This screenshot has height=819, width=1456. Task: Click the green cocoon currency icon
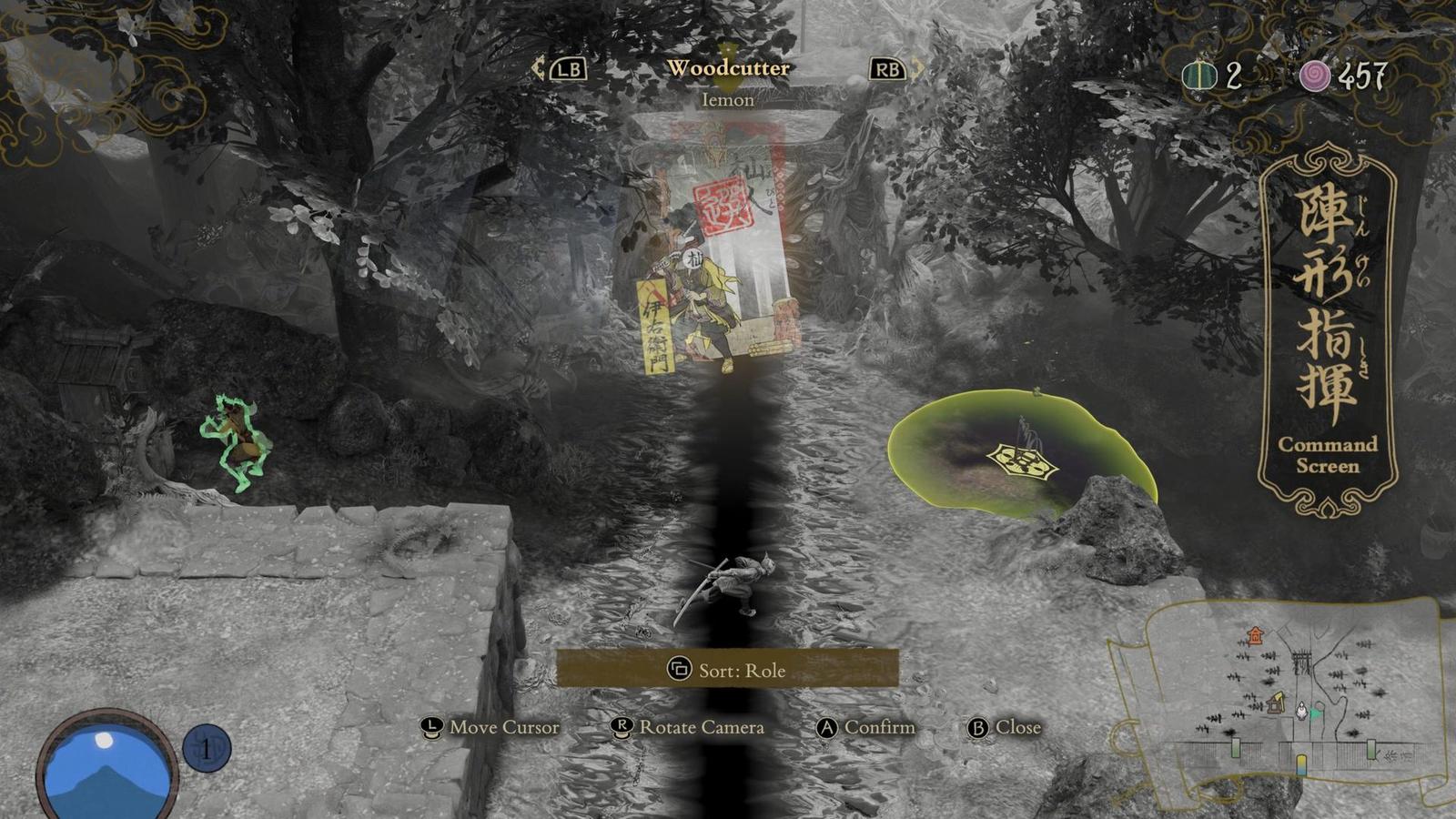pyautogui.click(x=1199, y=75)
